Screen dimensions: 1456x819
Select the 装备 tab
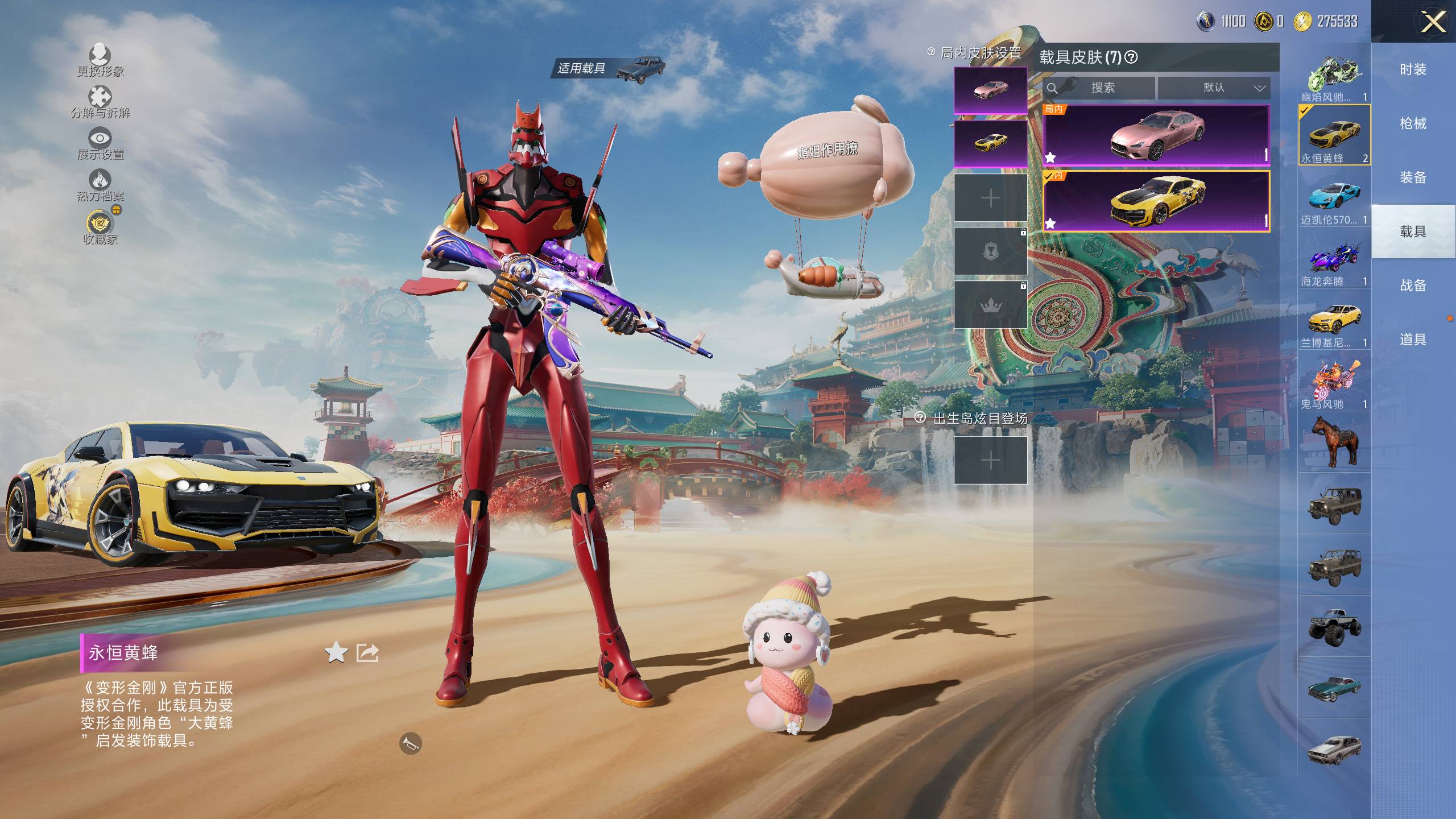pyautogui.click(x=1413, y=177)
